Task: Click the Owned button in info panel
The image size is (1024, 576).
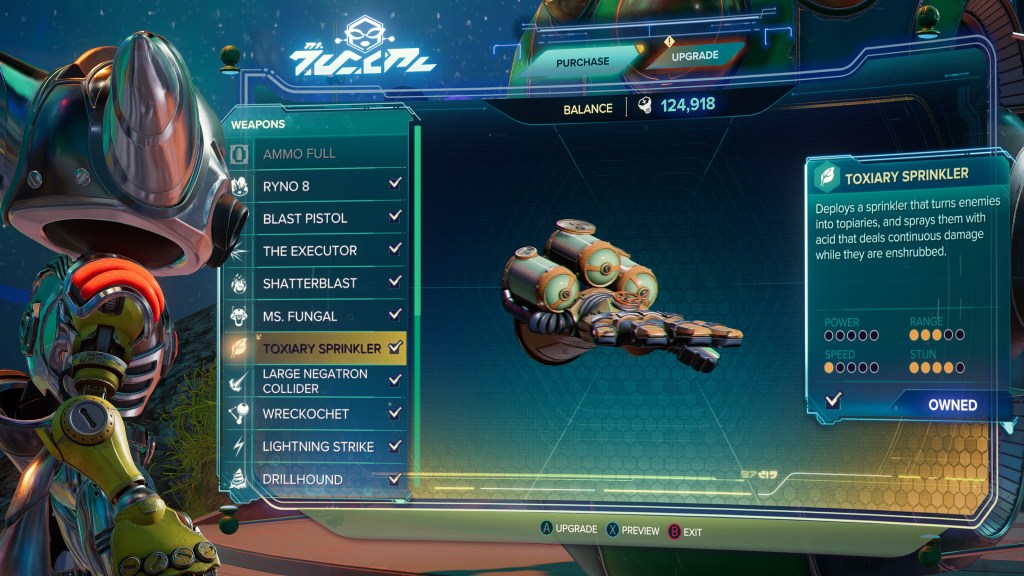Action: pyautogui.click(x=951, y=405)
